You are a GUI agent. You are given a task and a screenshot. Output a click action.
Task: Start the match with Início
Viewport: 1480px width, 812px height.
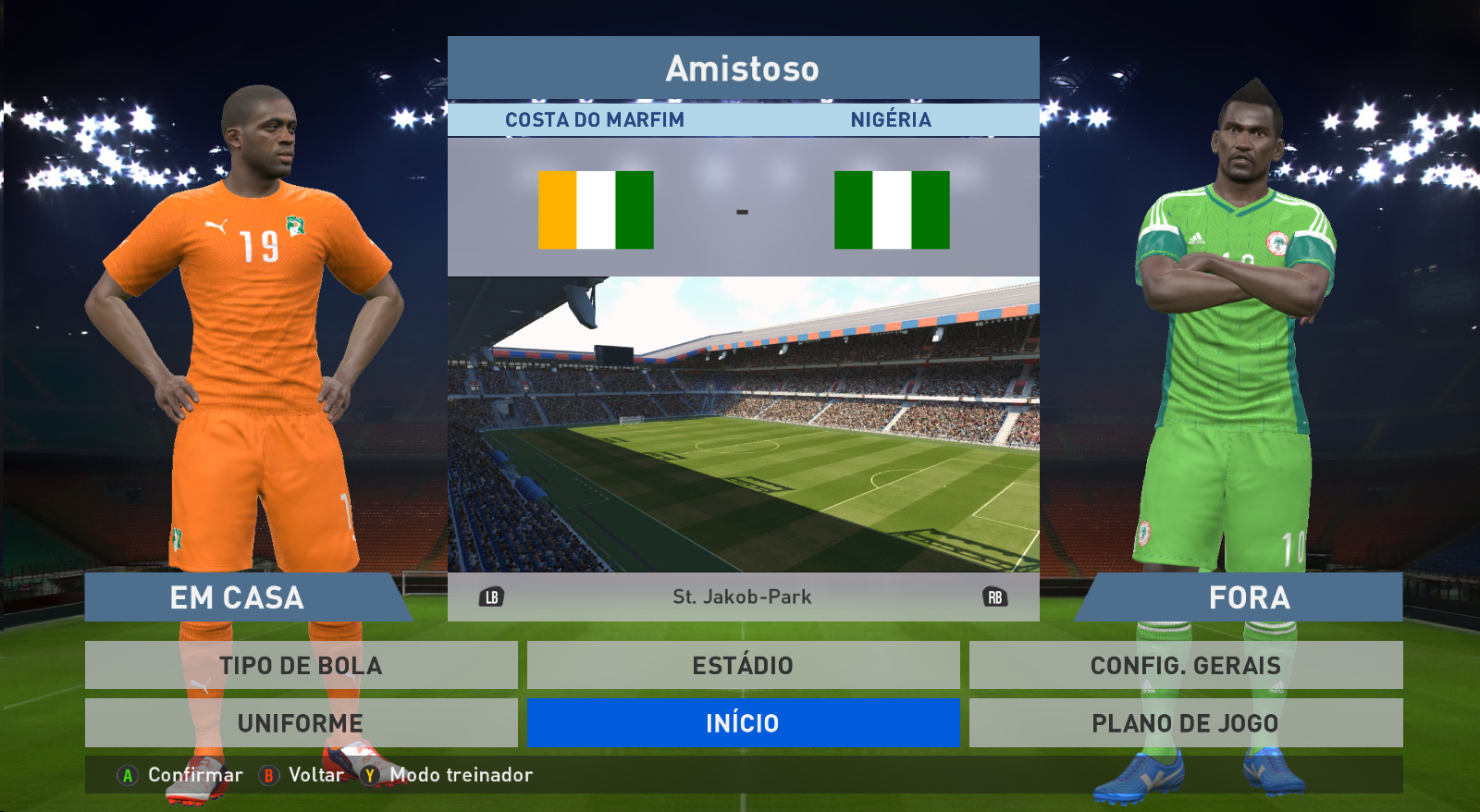click(743, 722)
